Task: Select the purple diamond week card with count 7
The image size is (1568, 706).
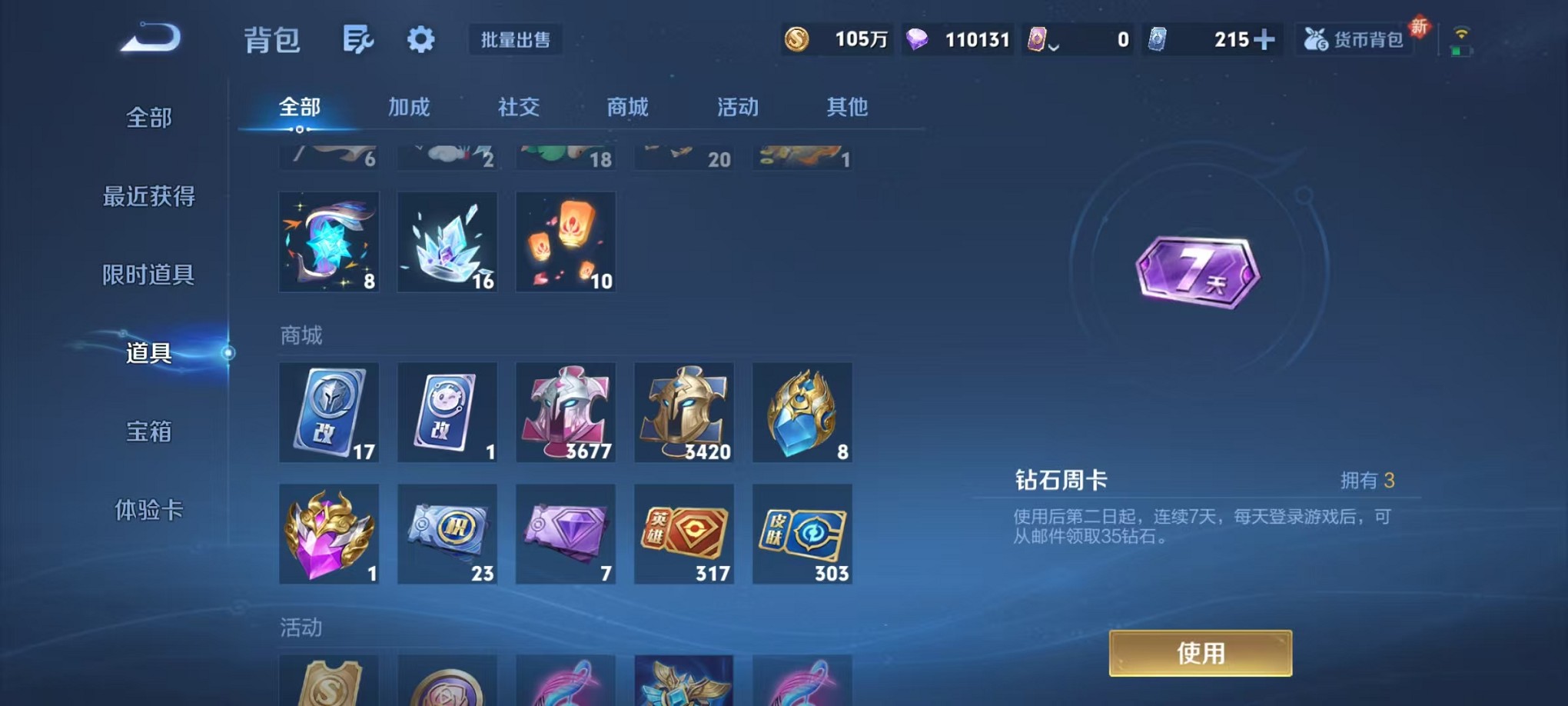Action: (565, 534)
